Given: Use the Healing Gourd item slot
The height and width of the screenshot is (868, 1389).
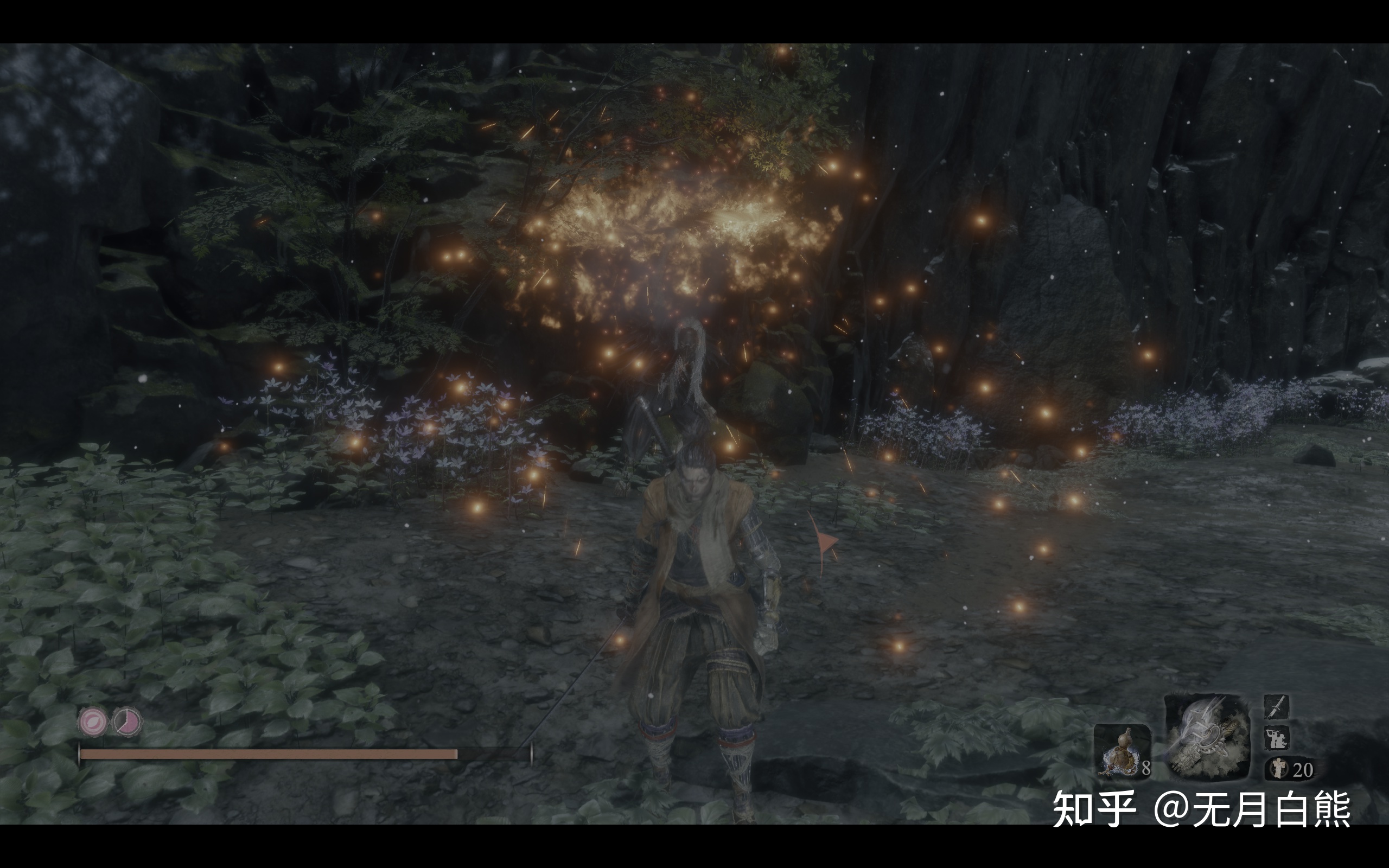Looking at the screenshot, I should point(1122,750).
